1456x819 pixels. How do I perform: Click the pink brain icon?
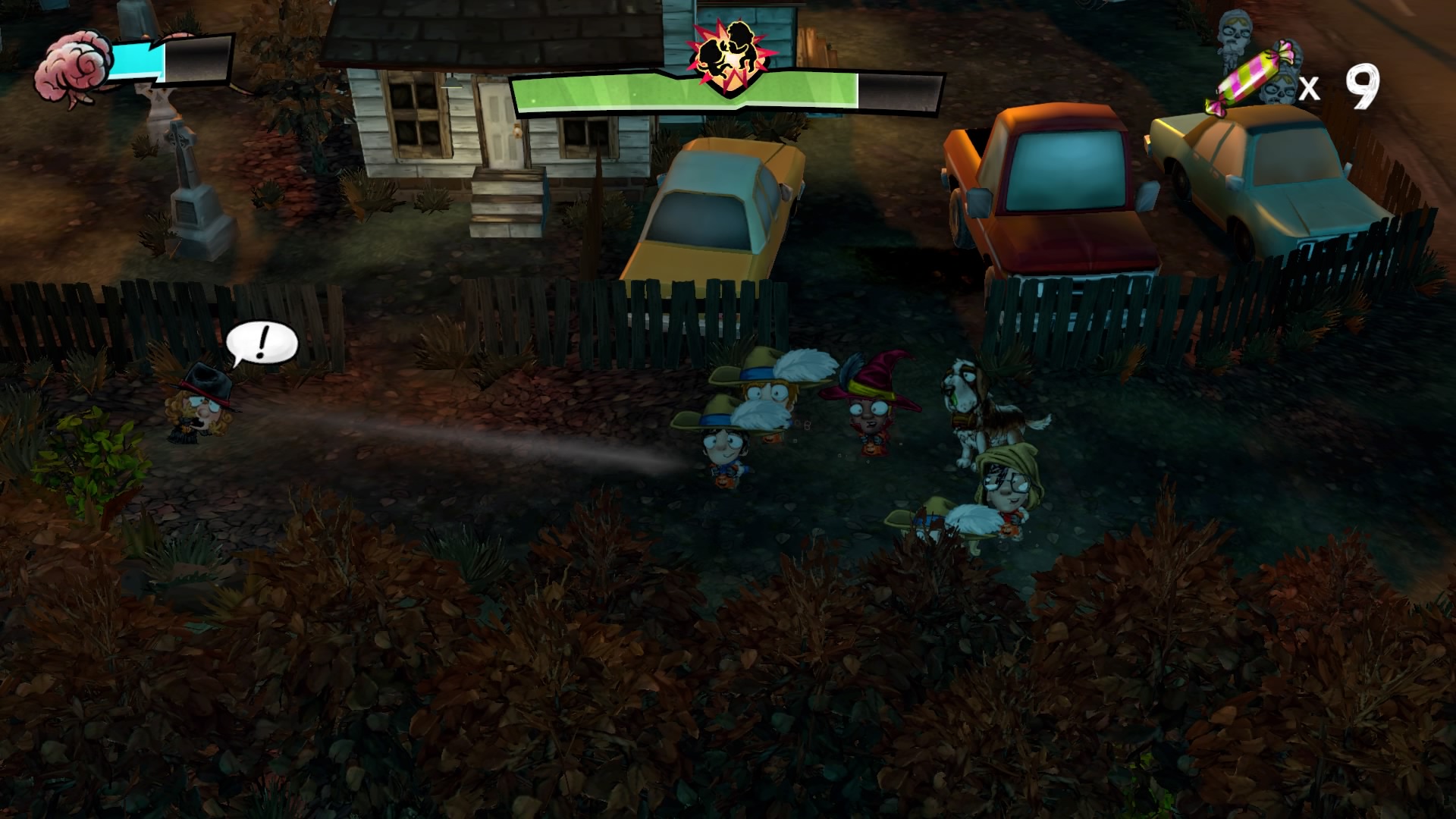74,70
